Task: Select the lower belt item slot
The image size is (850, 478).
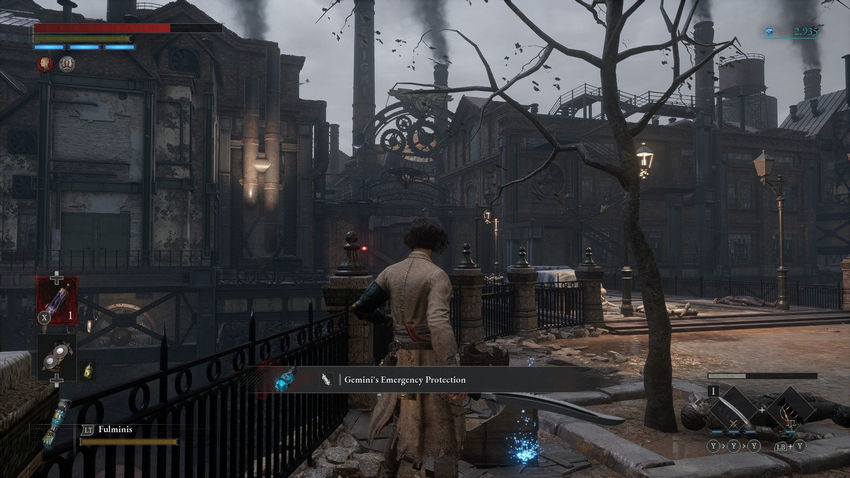Action: pyautogui.click(x=56, y=356)
